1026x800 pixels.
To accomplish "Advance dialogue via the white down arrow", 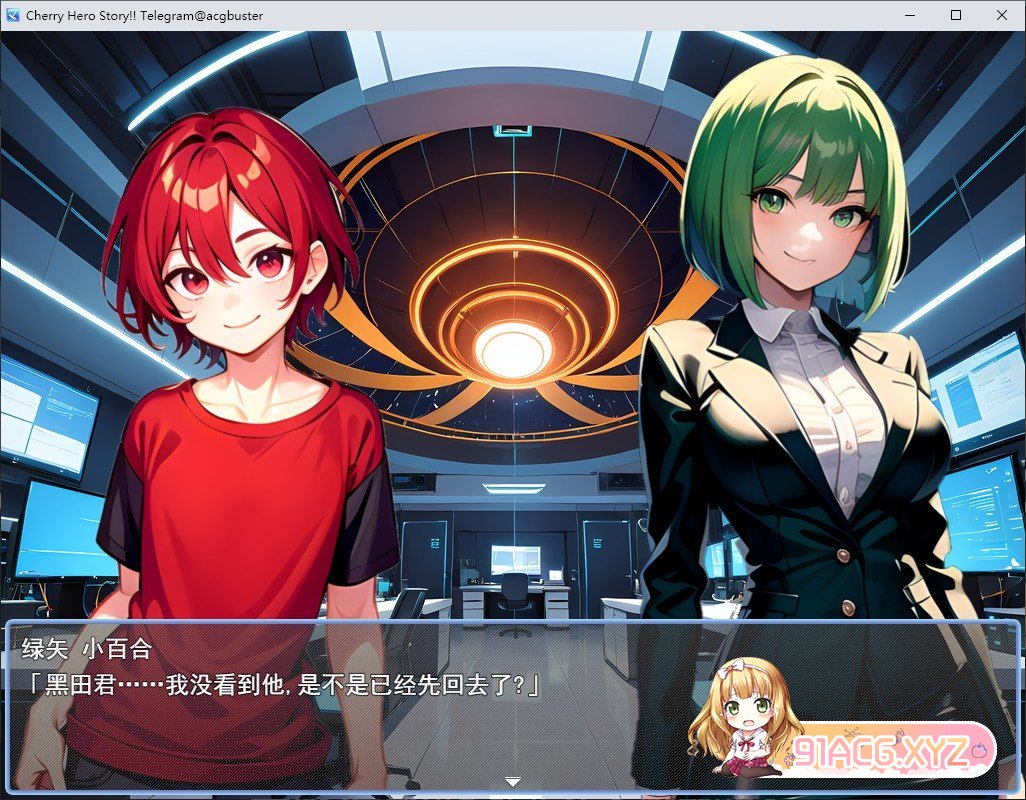I will 513,781.
